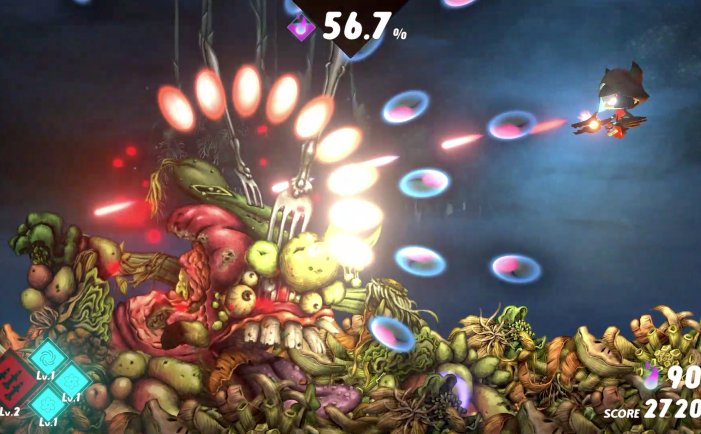701x434 pixels.
Task: Activate the cyan swirl skill diamond
Action: point(47,356)
